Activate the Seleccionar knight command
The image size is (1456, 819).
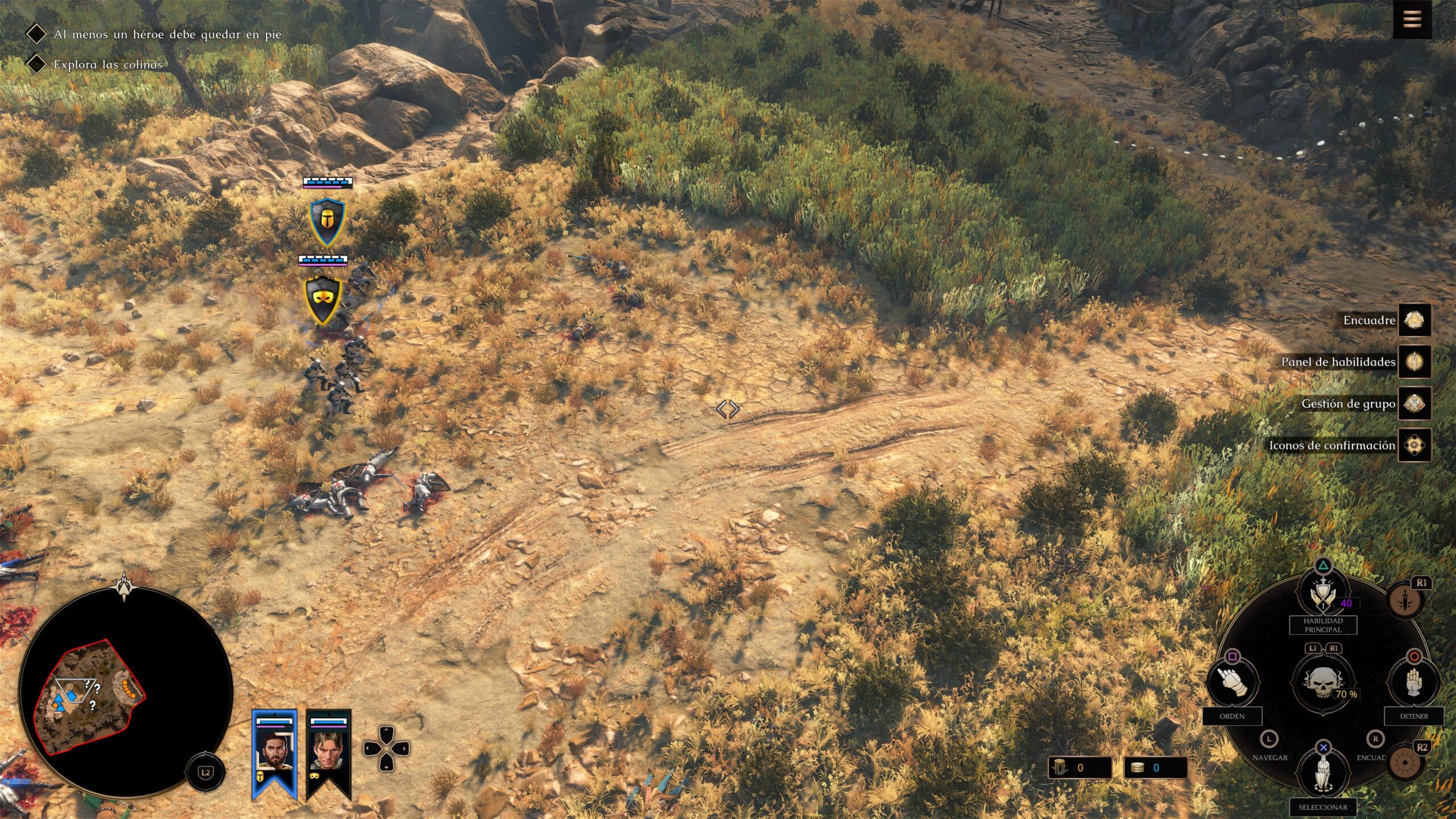[1323, 771]
